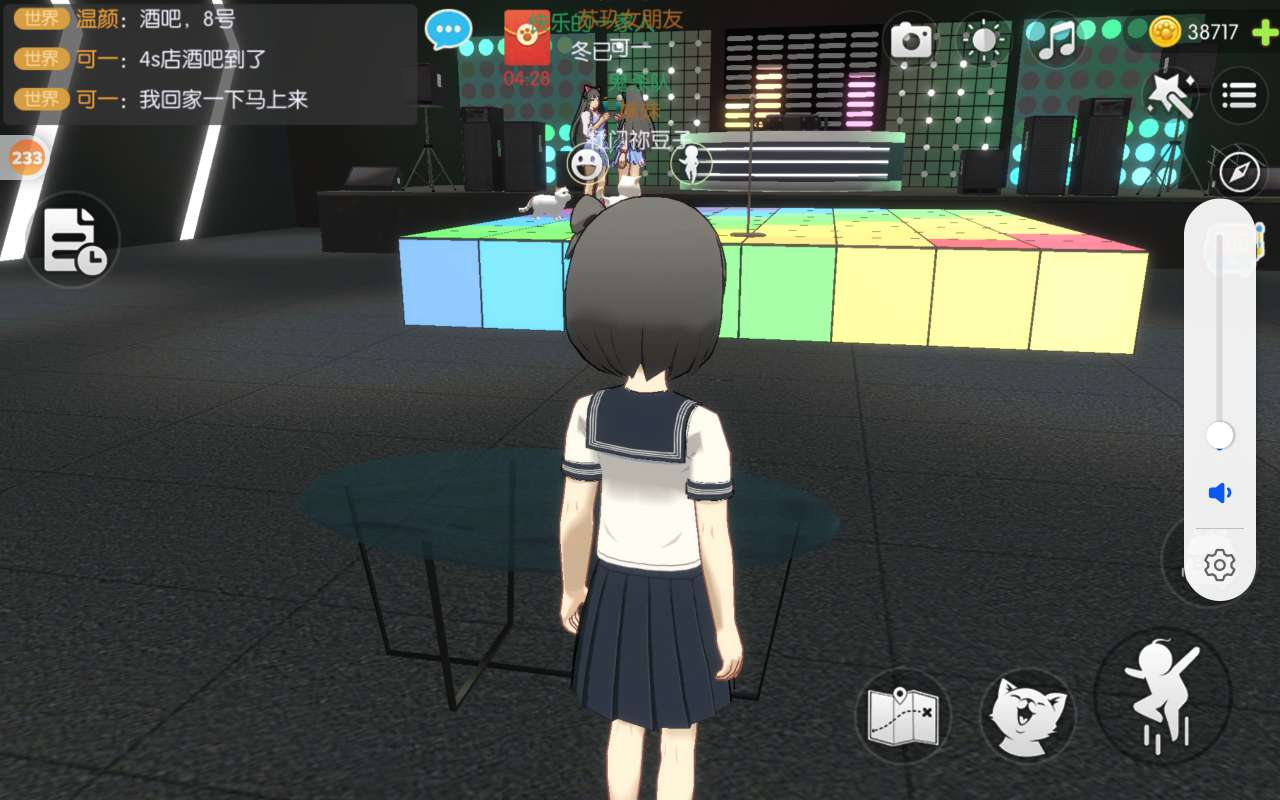
Task: Jump using the leaping figure button
Action: coord(1162,696)
